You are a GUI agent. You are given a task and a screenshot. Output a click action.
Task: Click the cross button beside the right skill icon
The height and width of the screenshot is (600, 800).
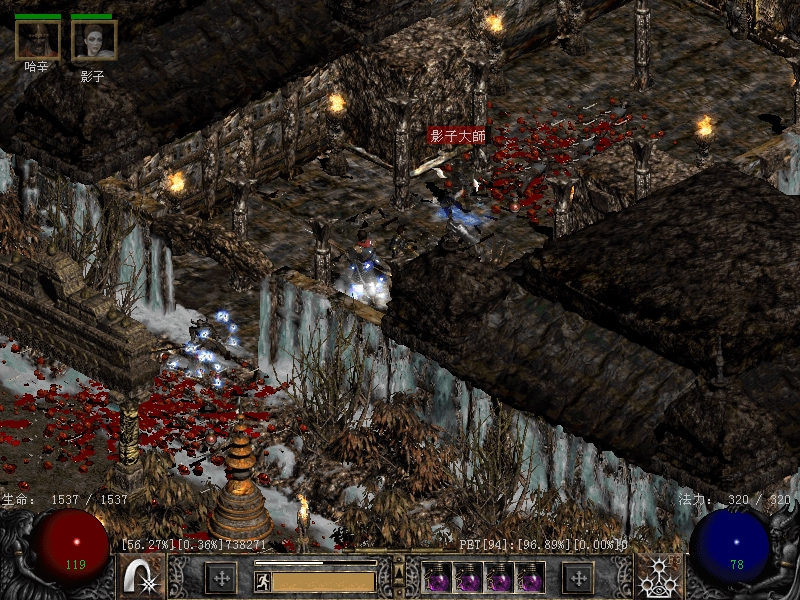pos(577,577)
